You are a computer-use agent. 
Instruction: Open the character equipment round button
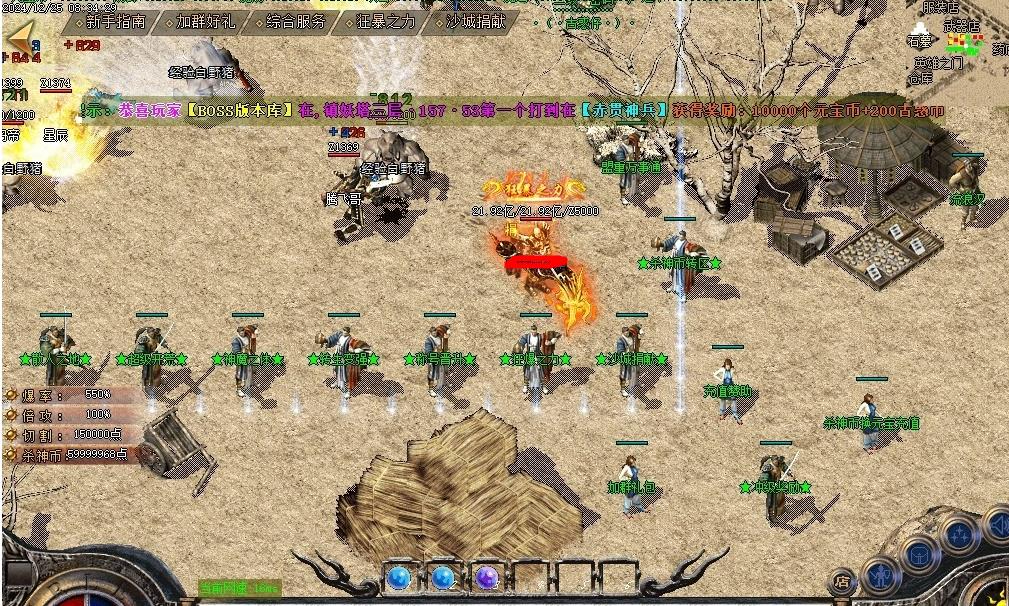880,575
